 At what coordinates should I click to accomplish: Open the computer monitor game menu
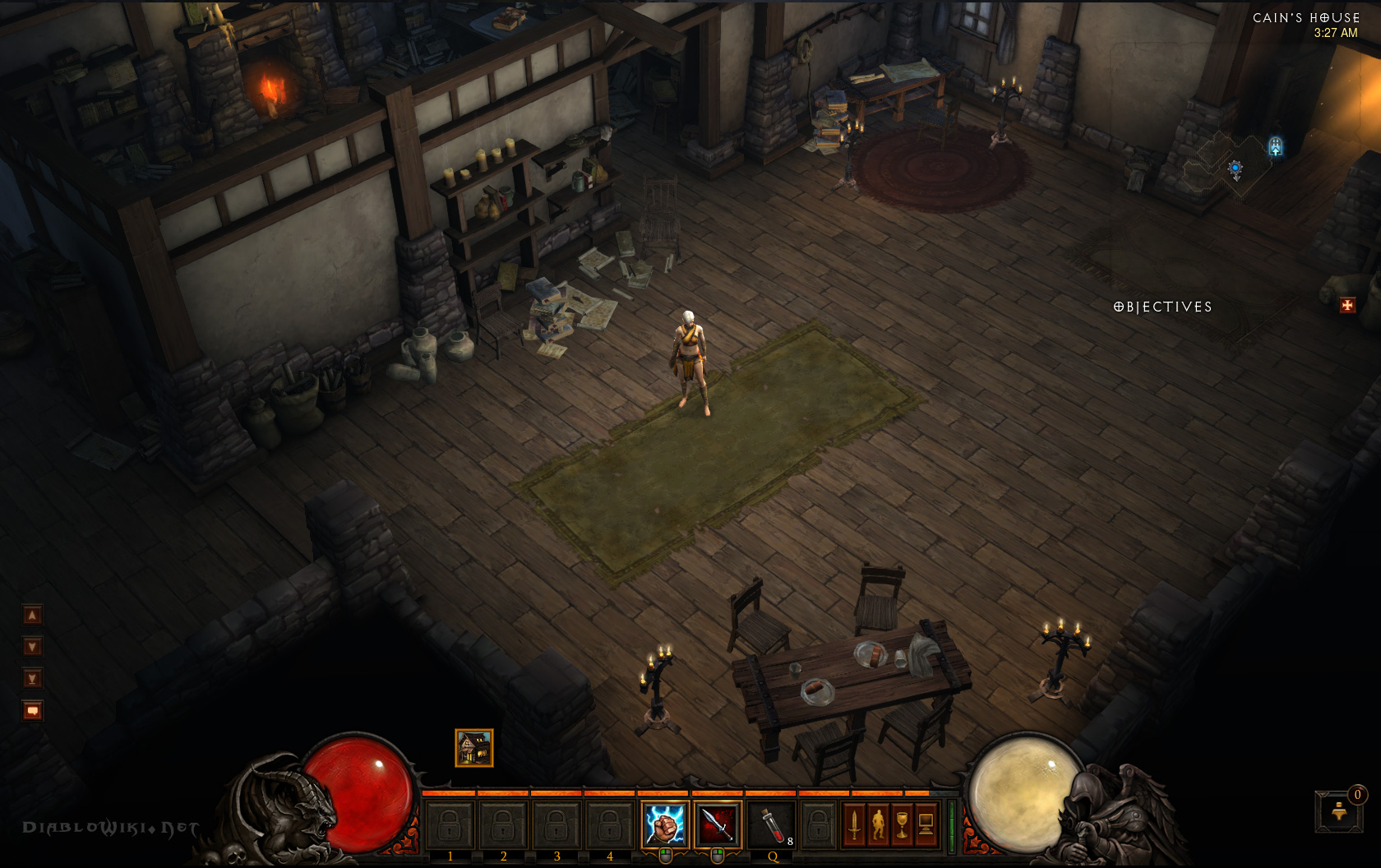[926, 824]
